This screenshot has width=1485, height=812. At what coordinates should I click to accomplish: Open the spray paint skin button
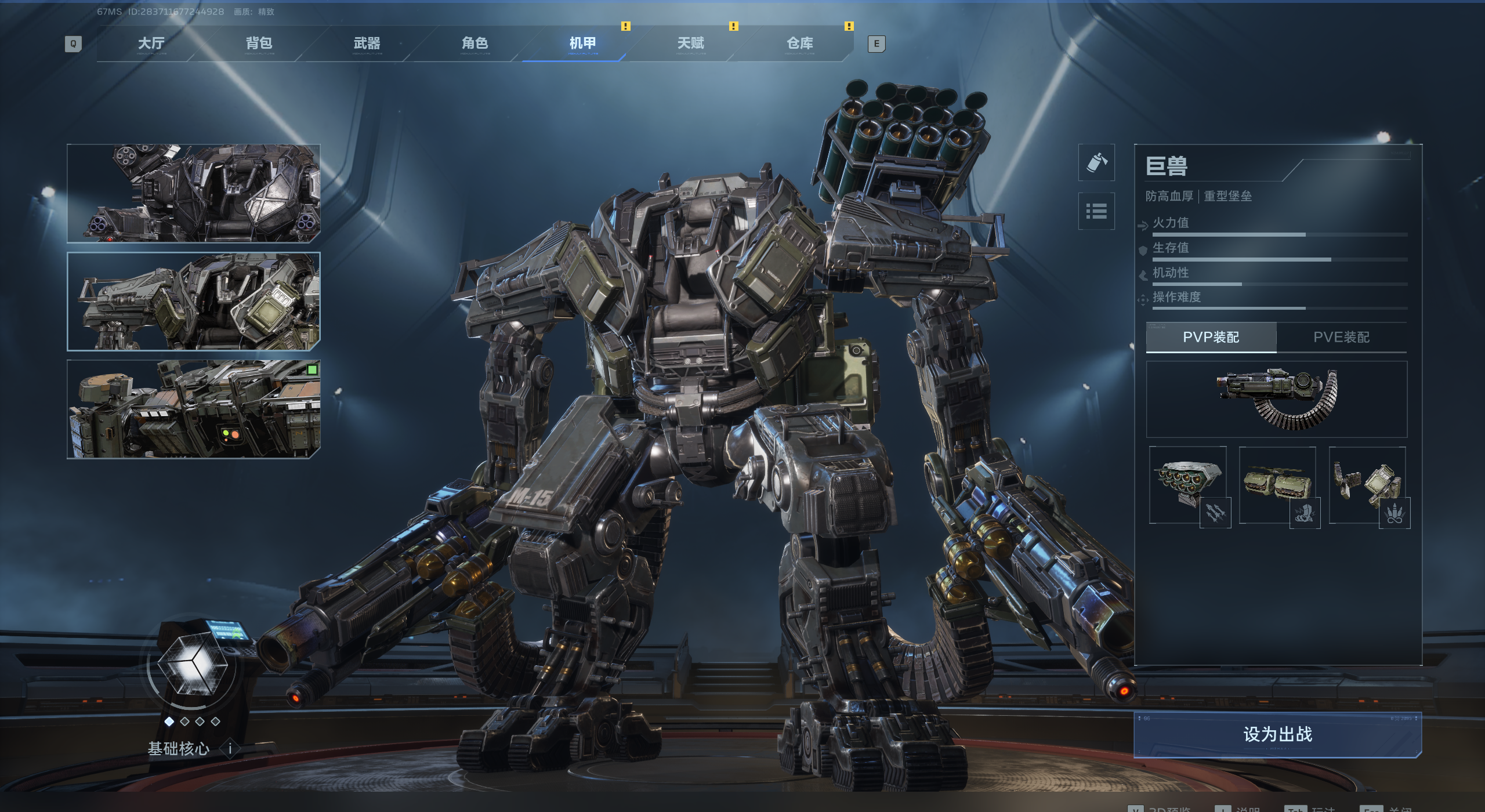click(x=1096, y=162)
